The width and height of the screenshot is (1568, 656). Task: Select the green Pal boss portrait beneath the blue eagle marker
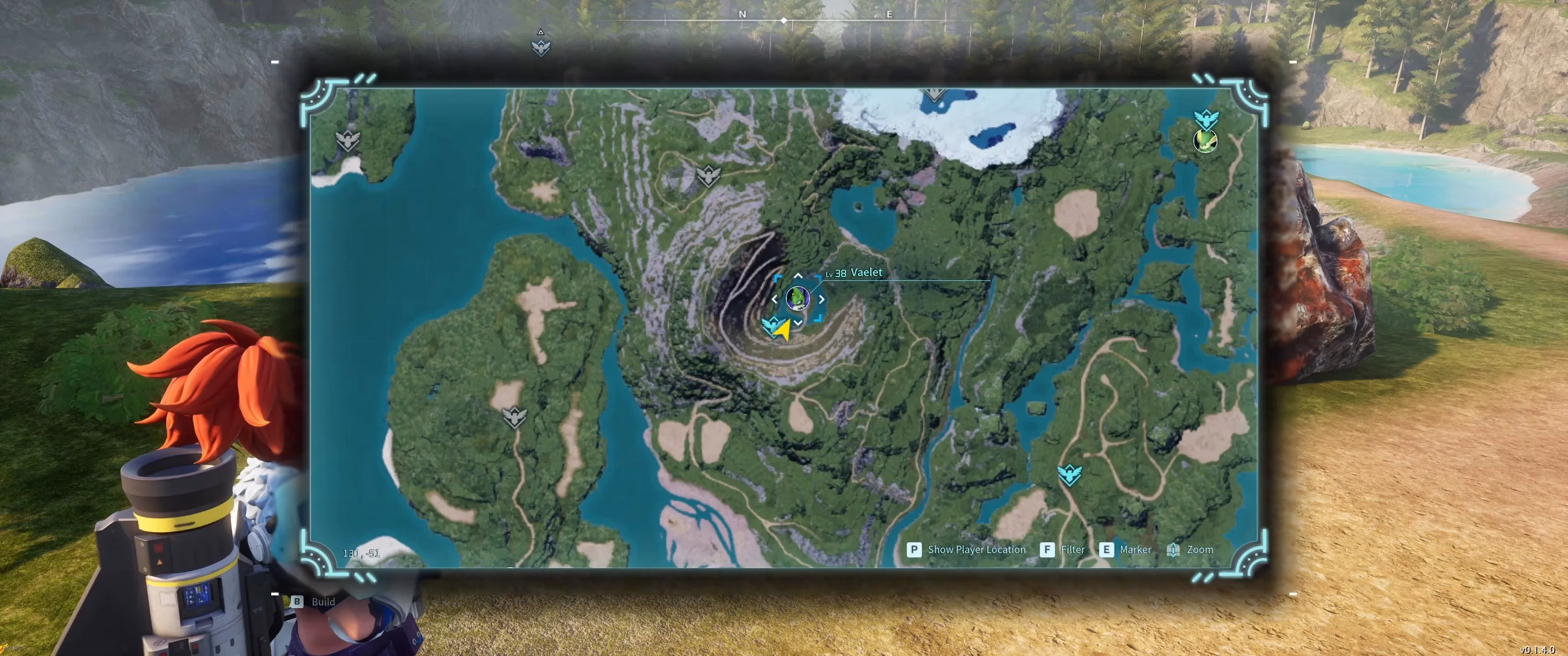tap(1205, 141)
